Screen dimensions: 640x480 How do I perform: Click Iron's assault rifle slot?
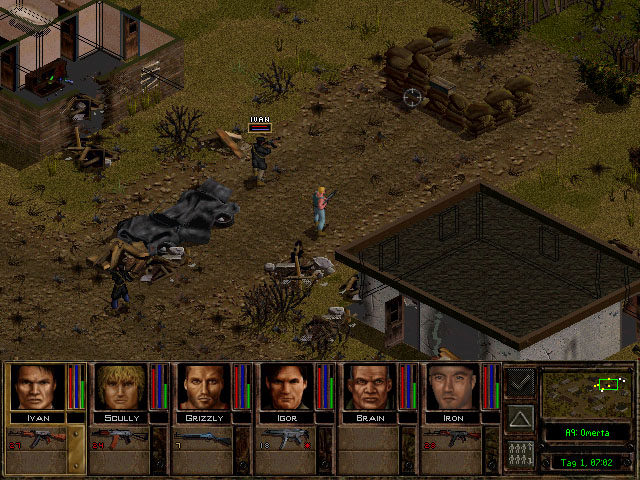[x=453, y=438]
